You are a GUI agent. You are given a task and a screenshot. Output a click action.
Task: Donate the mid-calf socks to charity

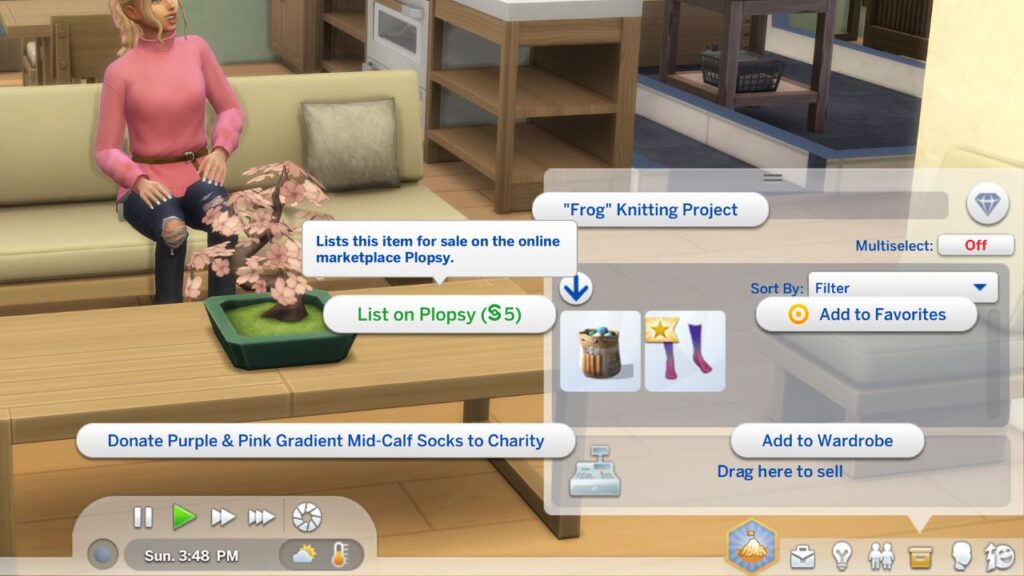coord(326,440)
